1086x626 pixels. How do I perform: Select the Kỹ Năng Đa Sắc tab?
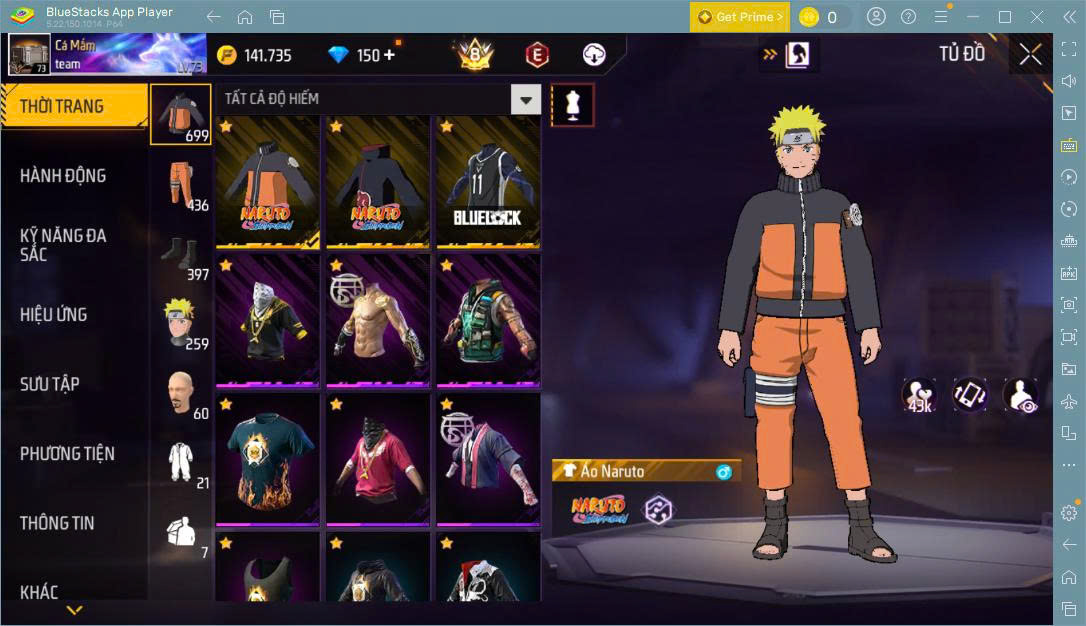coord(63,245)
